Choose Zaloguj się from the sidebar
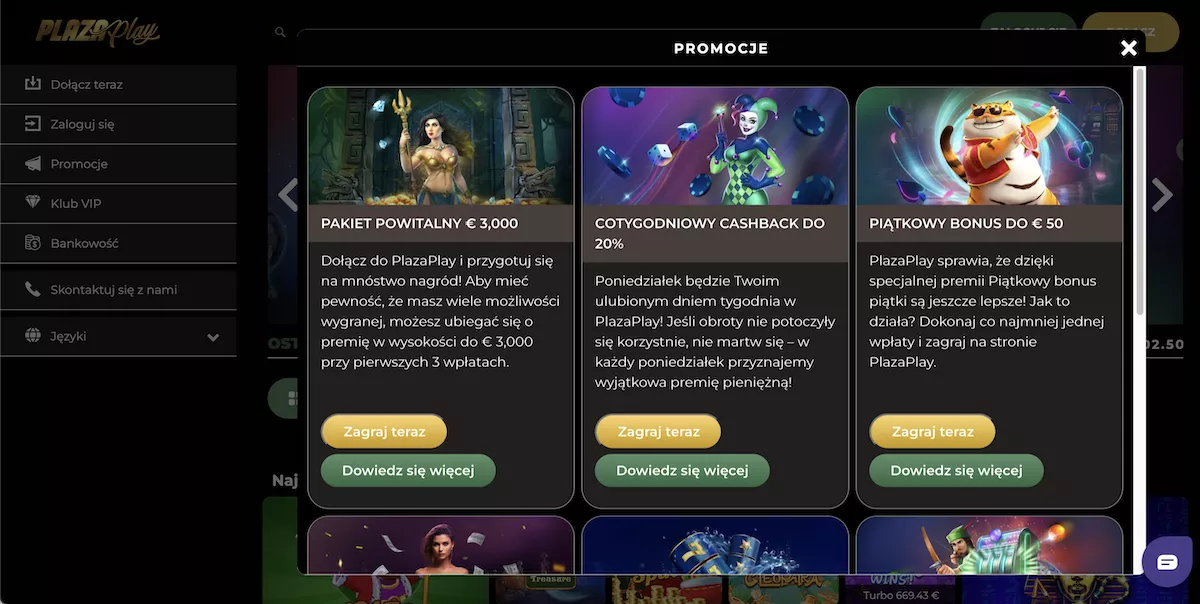Viewport: 1200px width, 604px height. [x=82, y=124]
